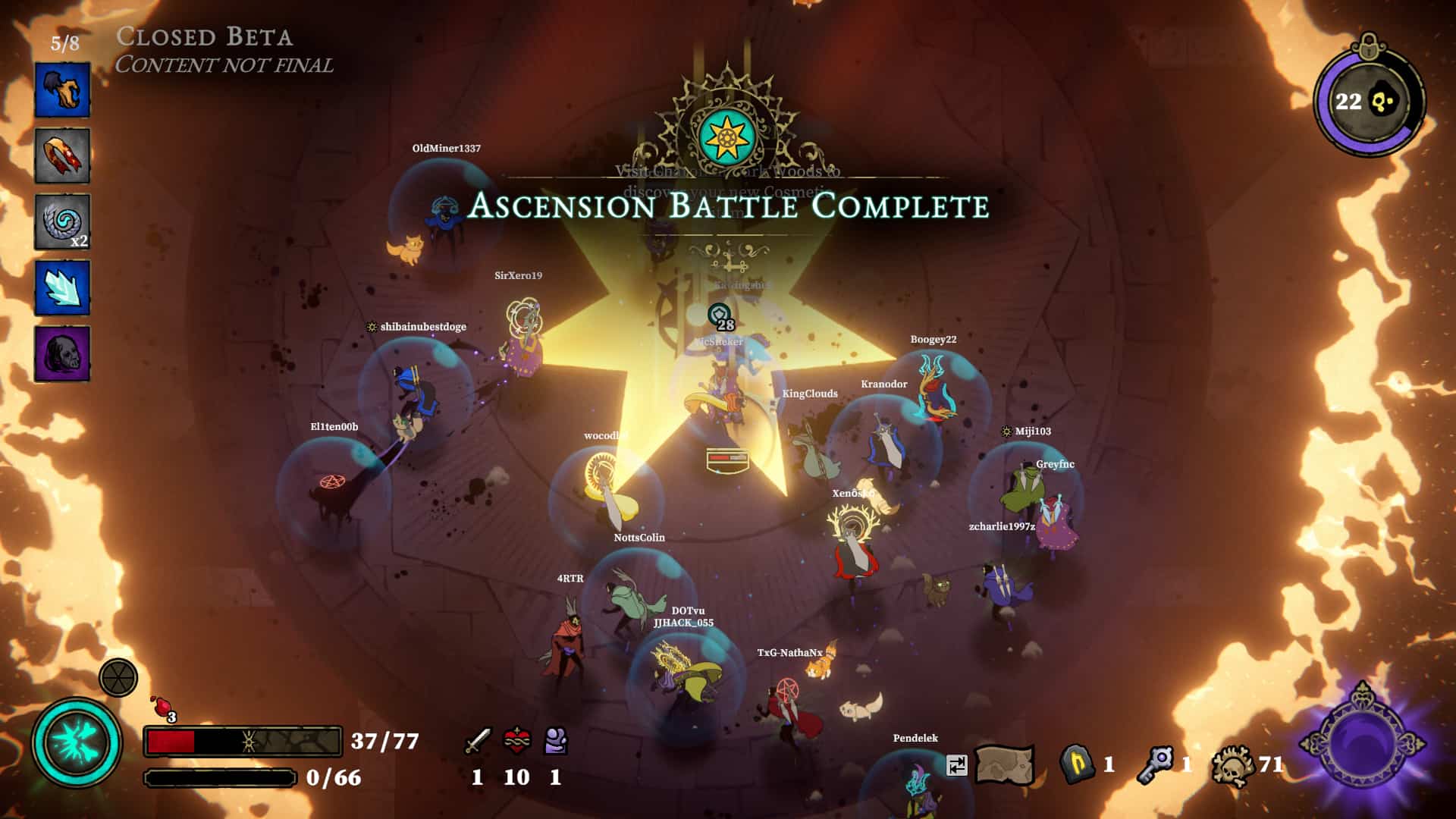Image resolution: width=1456 pixels, height=819 pixels.
Task: Activate the teal burst ability orb
Action: 76,742
